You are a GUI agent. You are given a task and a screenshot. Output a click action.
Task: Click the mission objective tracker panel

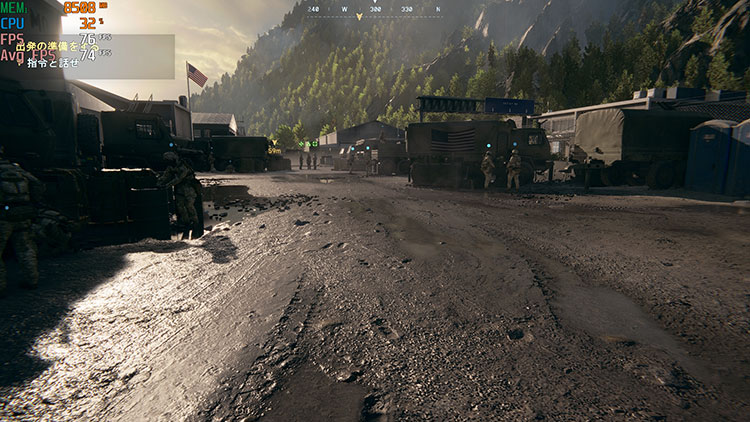(100, 55)
